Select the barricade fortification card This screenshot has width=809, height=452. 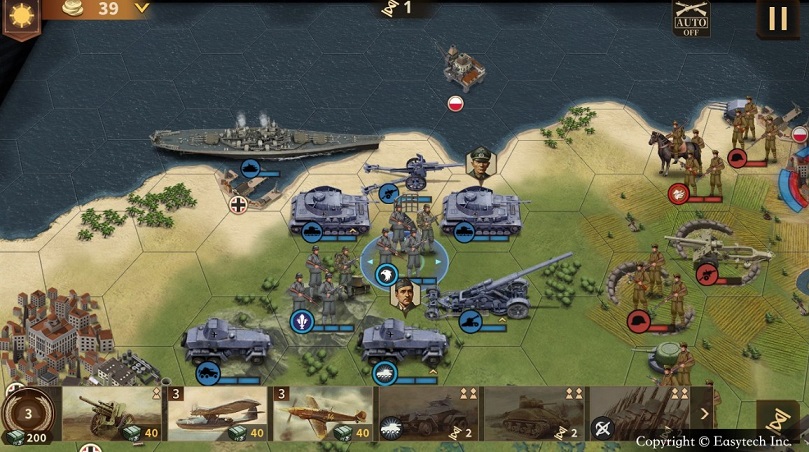tap(637, 414)
